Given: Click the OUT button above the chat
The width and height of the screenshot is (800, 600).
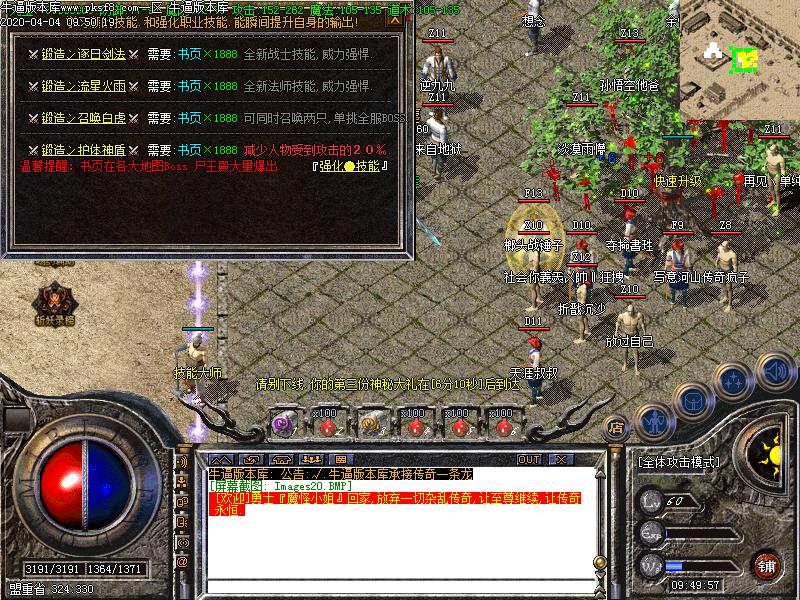Looking at the screenshot, I should [x=529, y=460].
